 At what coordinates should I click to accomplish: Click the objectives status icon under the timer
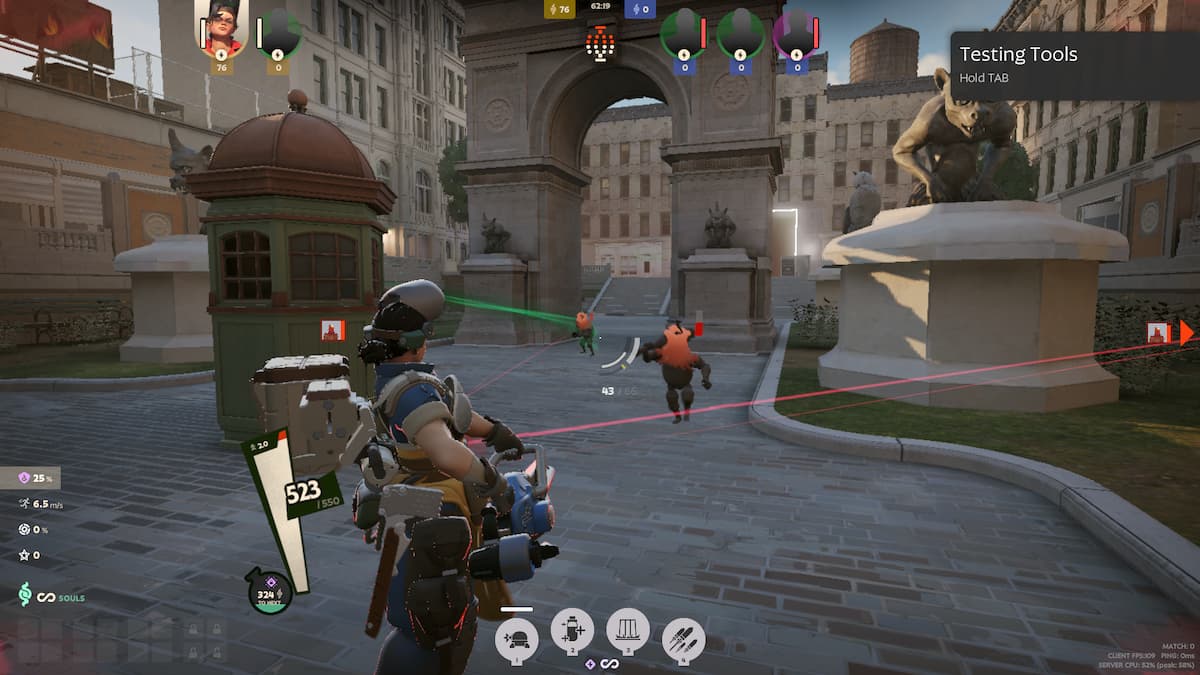pos(600,42)
